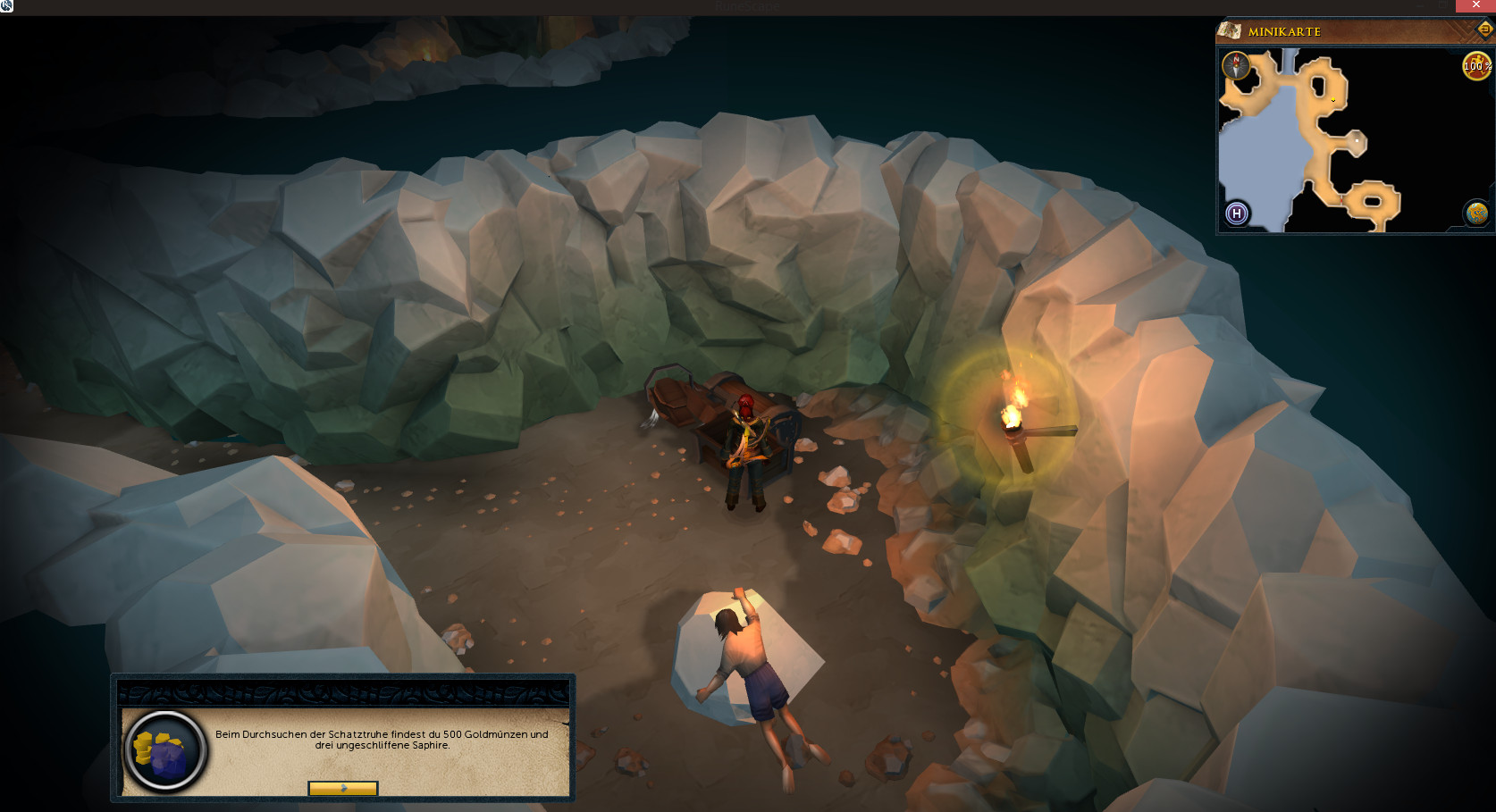Click the Minikarte panel's top-right corner button
The height and width of the screenshot is (812, 1496).
point(1484,29)
